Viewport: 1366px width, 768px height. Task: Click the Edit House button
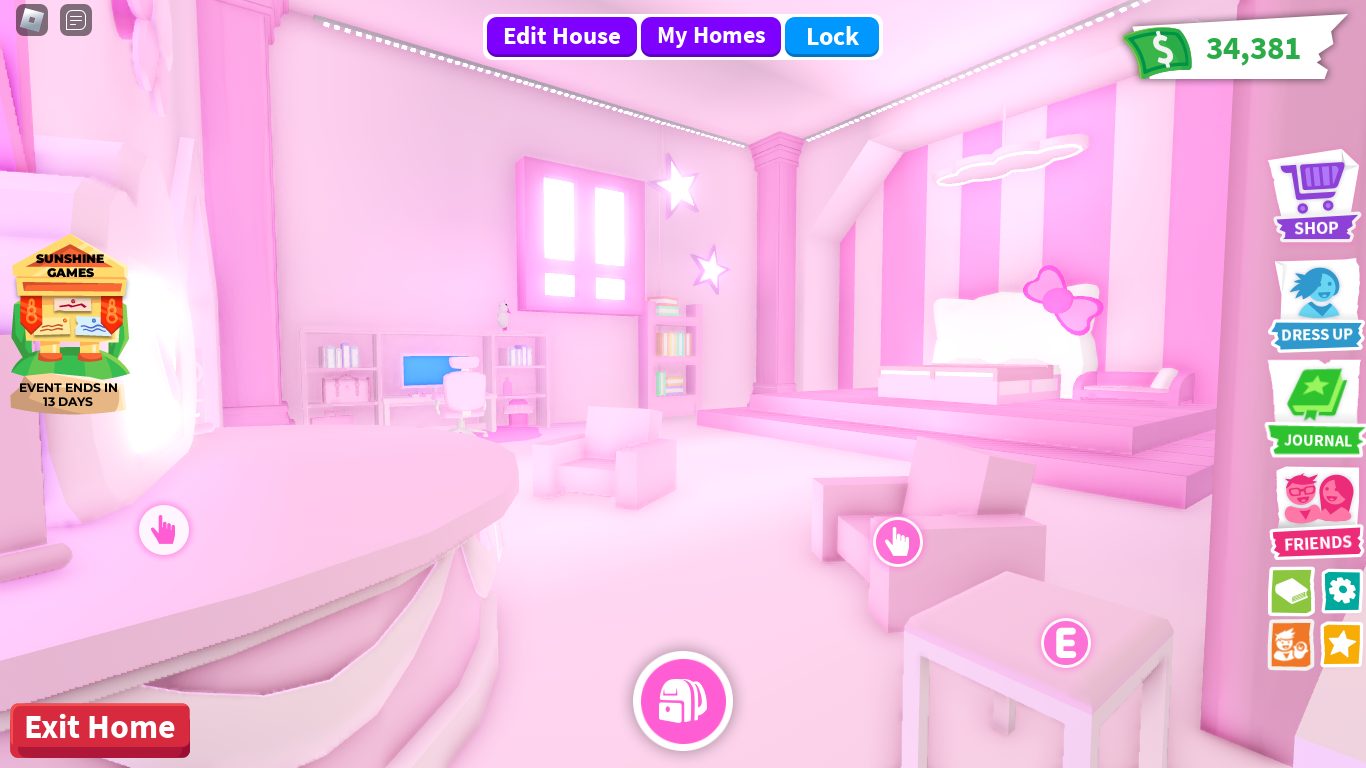[561, 36]
